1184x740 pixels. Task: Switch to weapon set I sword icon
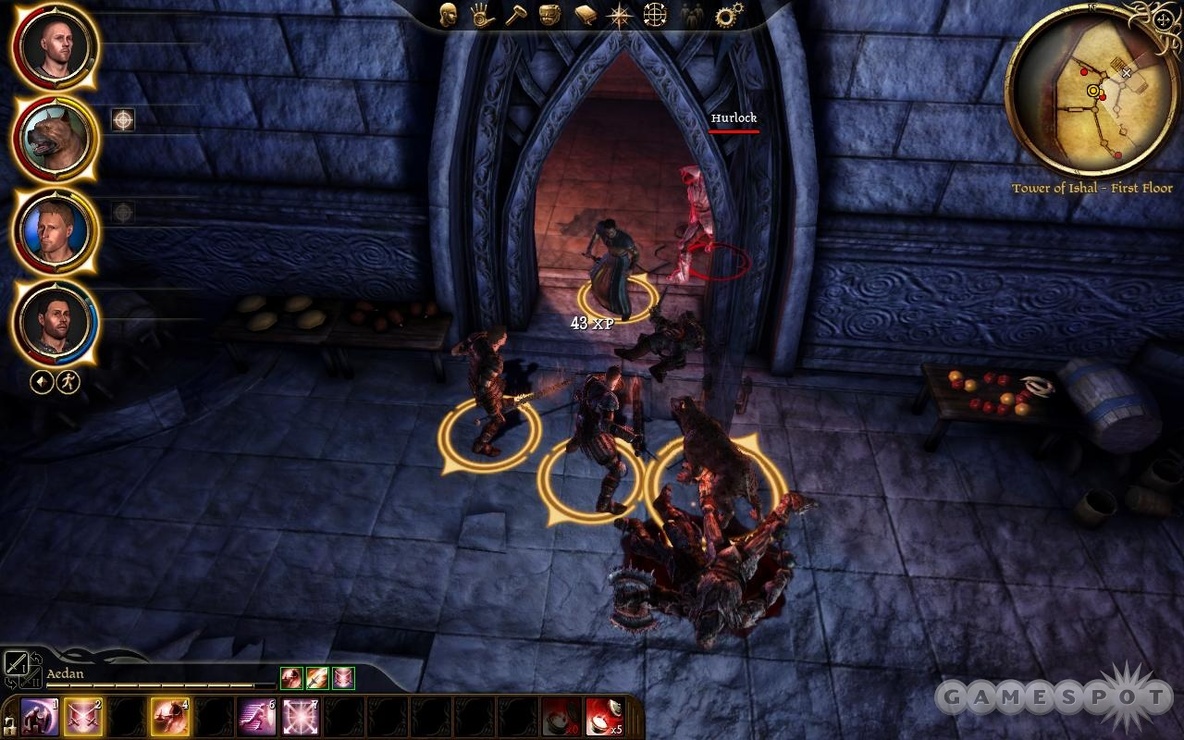16,663
